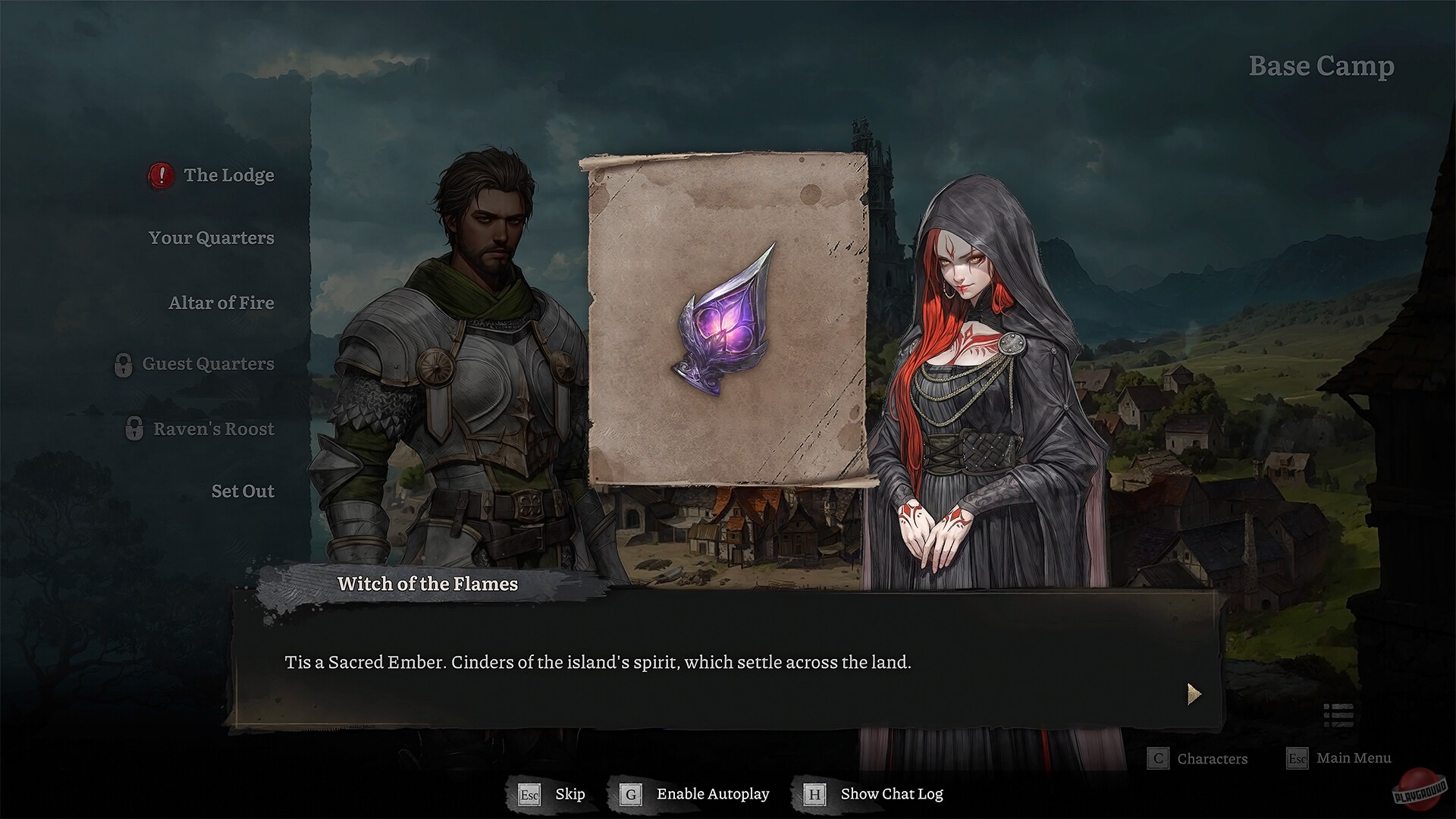The image size is (1456, 819).
Task: Click the lock icon on Guest Quarters
Action: point(124,364)
